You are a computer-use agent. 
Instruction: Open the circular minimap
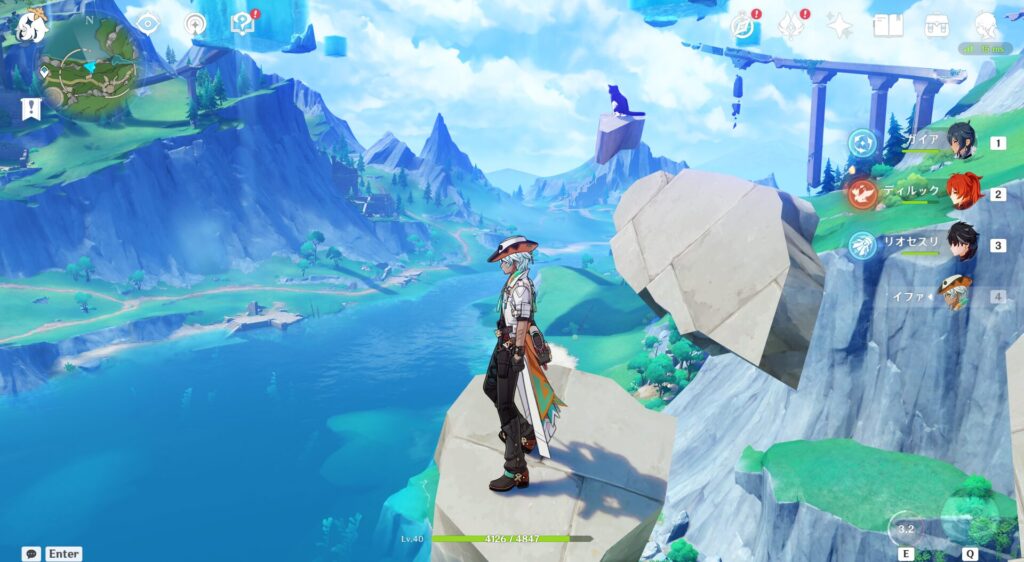[x=89, y=67]
